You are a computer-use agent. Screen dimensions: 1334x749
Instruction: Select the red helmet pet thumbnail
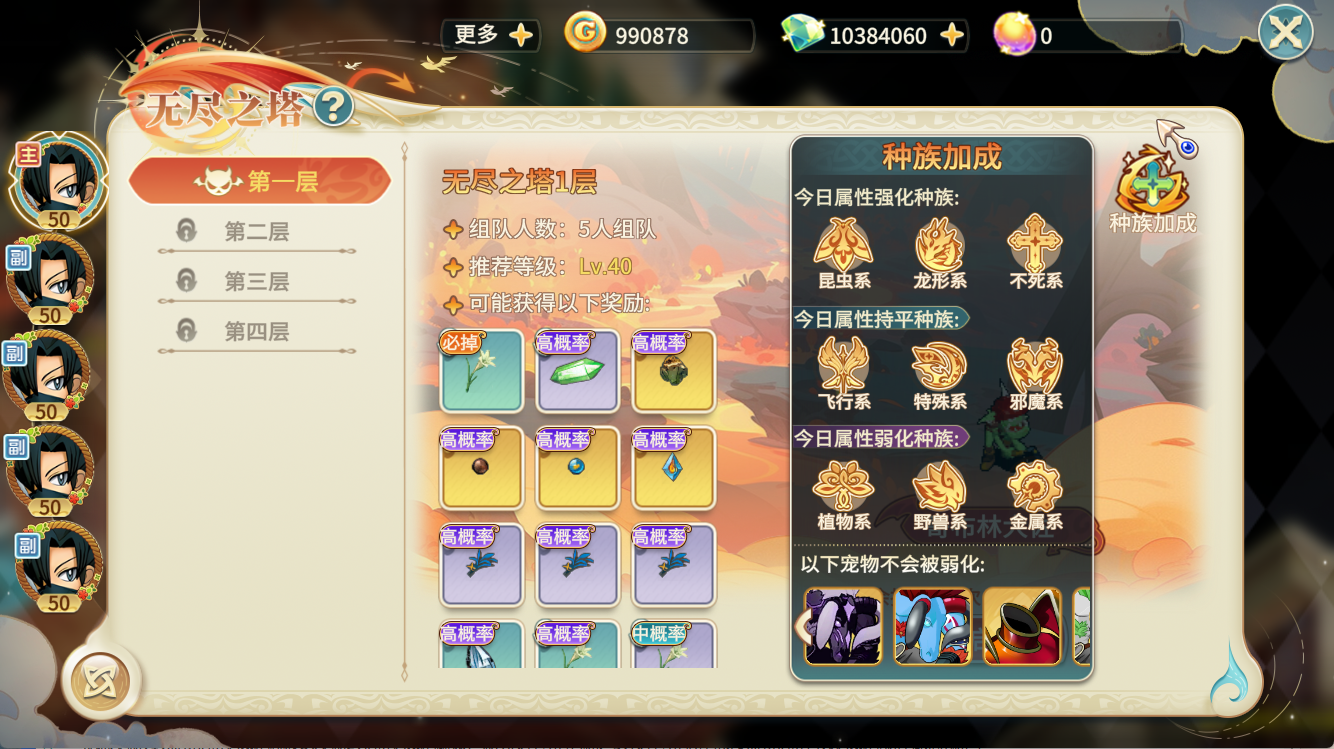1021,626
